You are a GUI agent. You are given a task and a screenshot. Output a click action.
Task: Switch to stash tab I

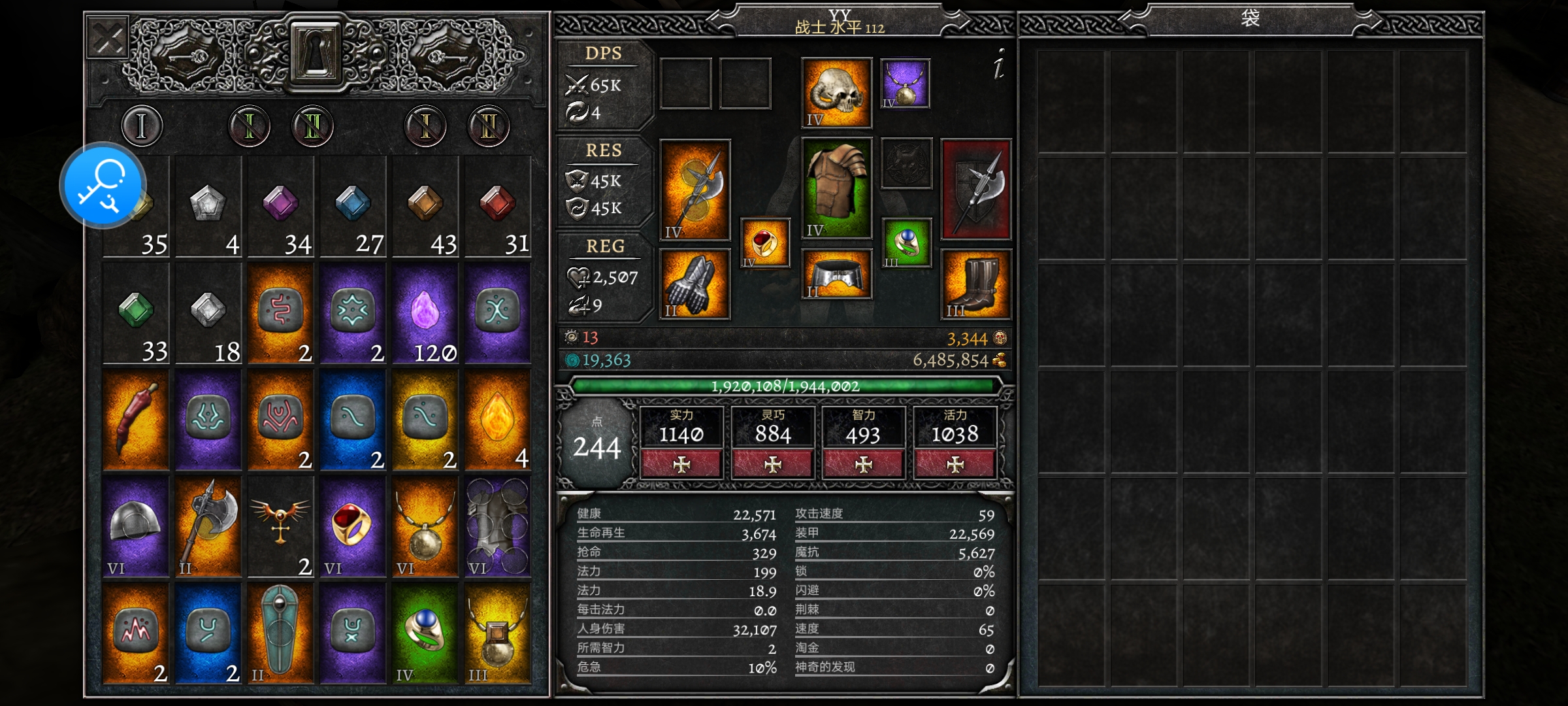pyautogui.click(x=141, y=126)
